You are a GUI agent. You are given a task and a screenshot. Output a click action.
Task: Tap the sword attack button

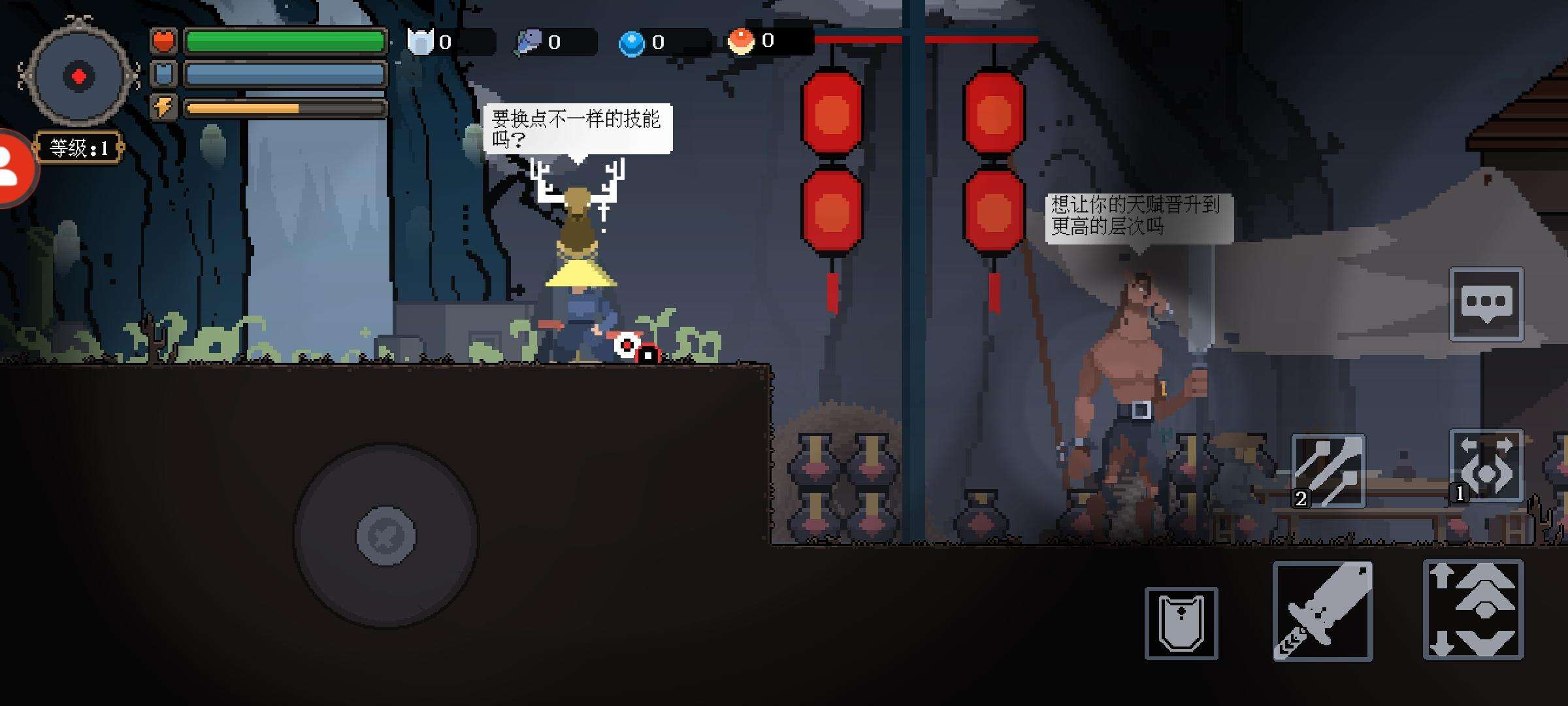coord(1322,611)
